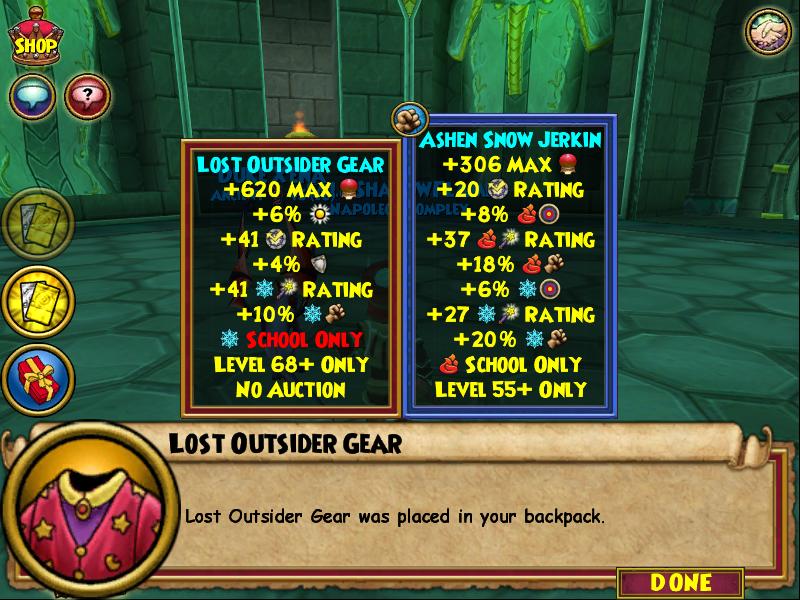Open the chat bubble menu

coord(31,97)
